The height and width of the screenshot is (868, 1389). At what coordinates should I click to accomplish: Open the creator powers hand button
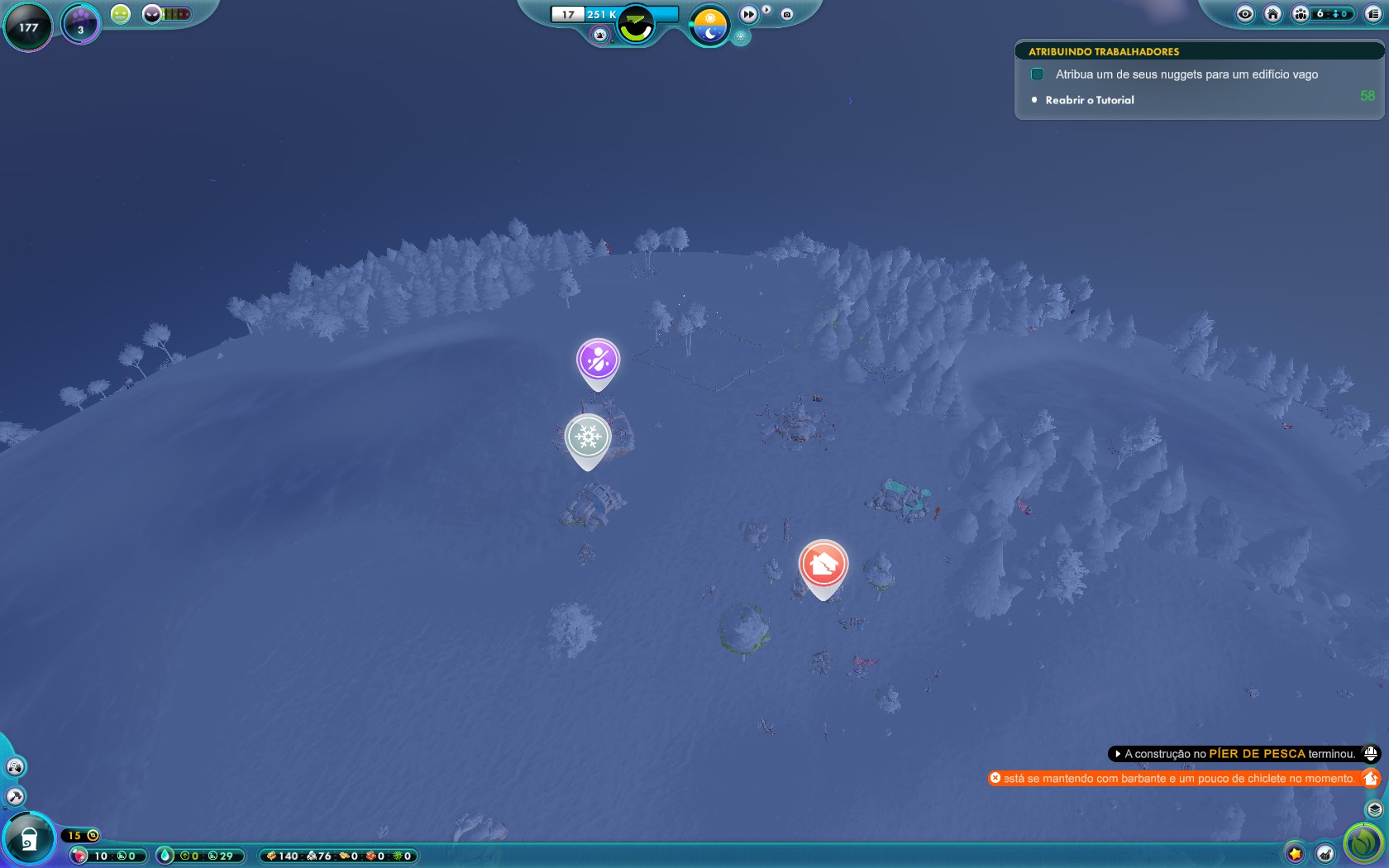pos(15,767)
